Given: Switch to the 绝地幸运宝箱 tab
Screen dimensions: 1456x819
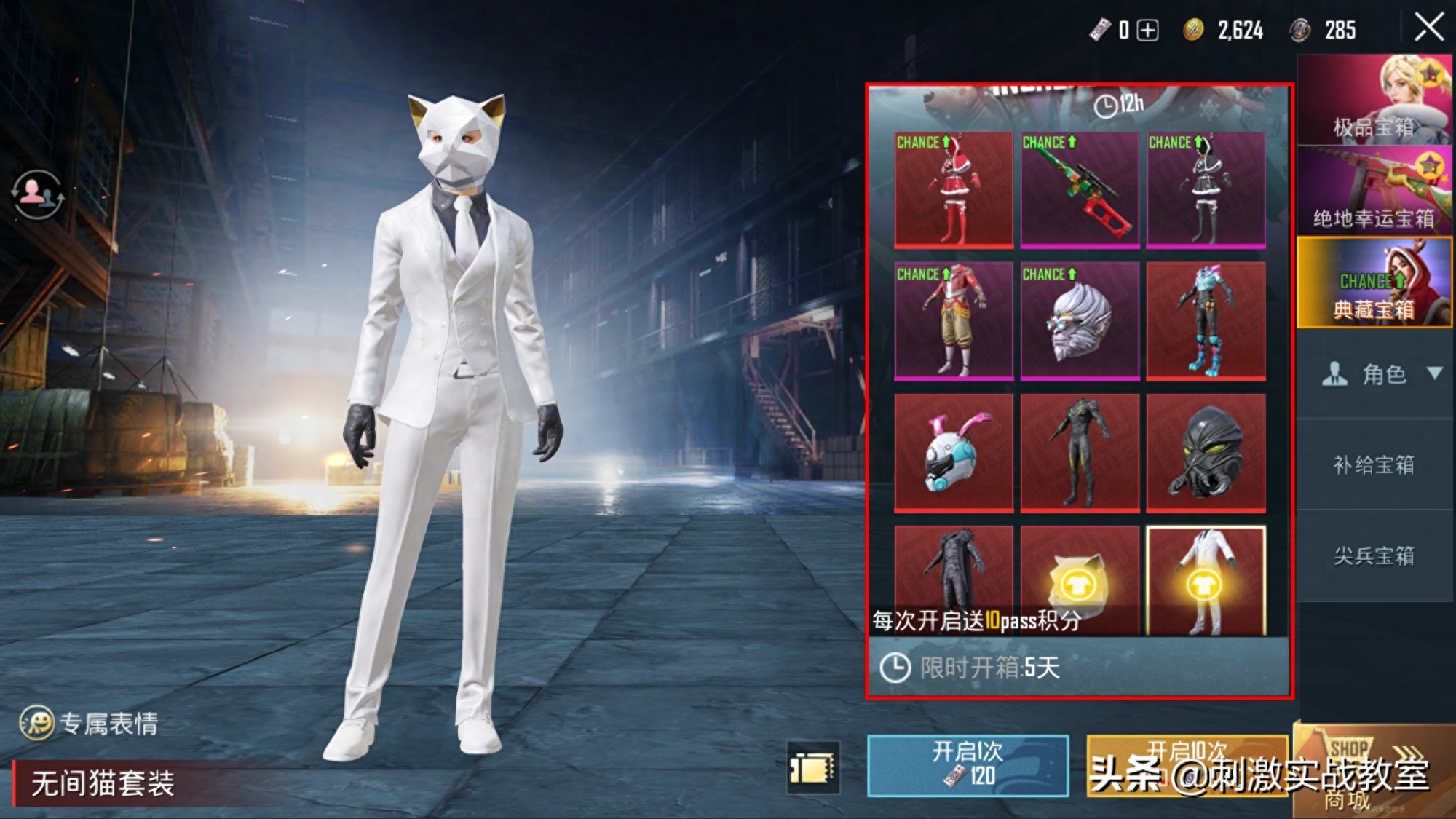Looking at the screenshot, I should [x=1374, y=191].
